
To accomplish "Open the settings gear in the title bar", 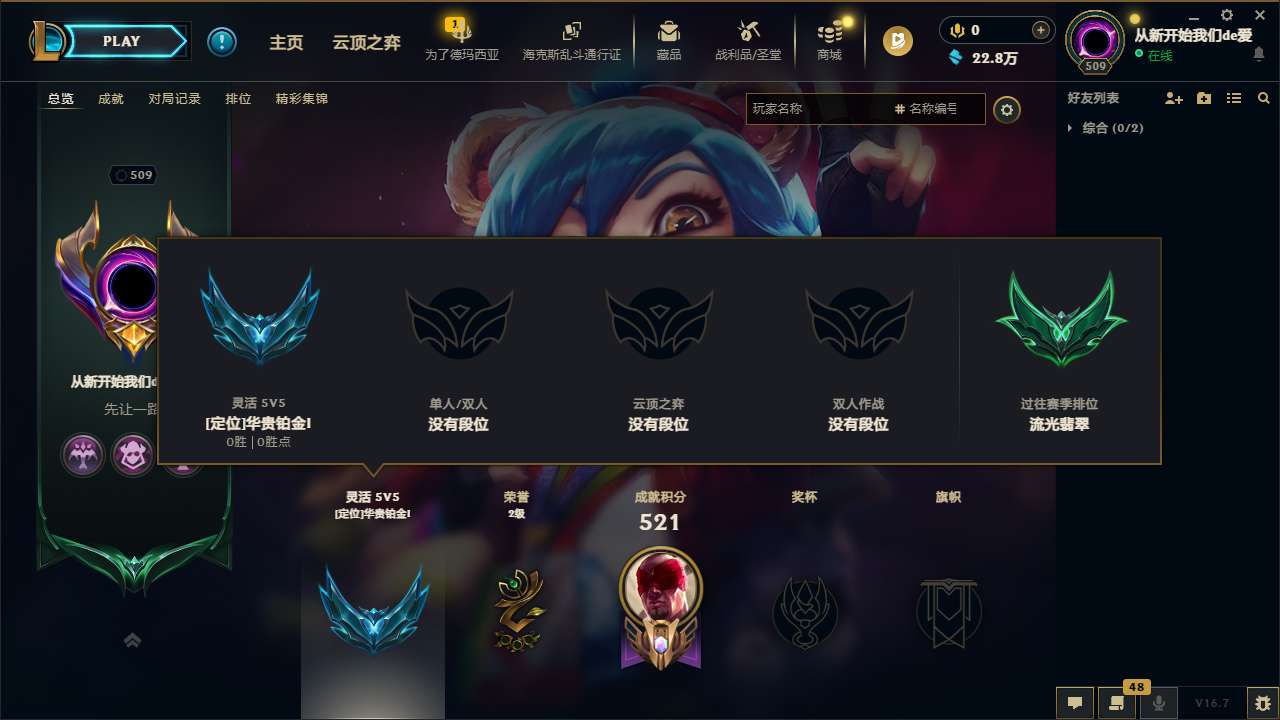I will click(1226, 16).
